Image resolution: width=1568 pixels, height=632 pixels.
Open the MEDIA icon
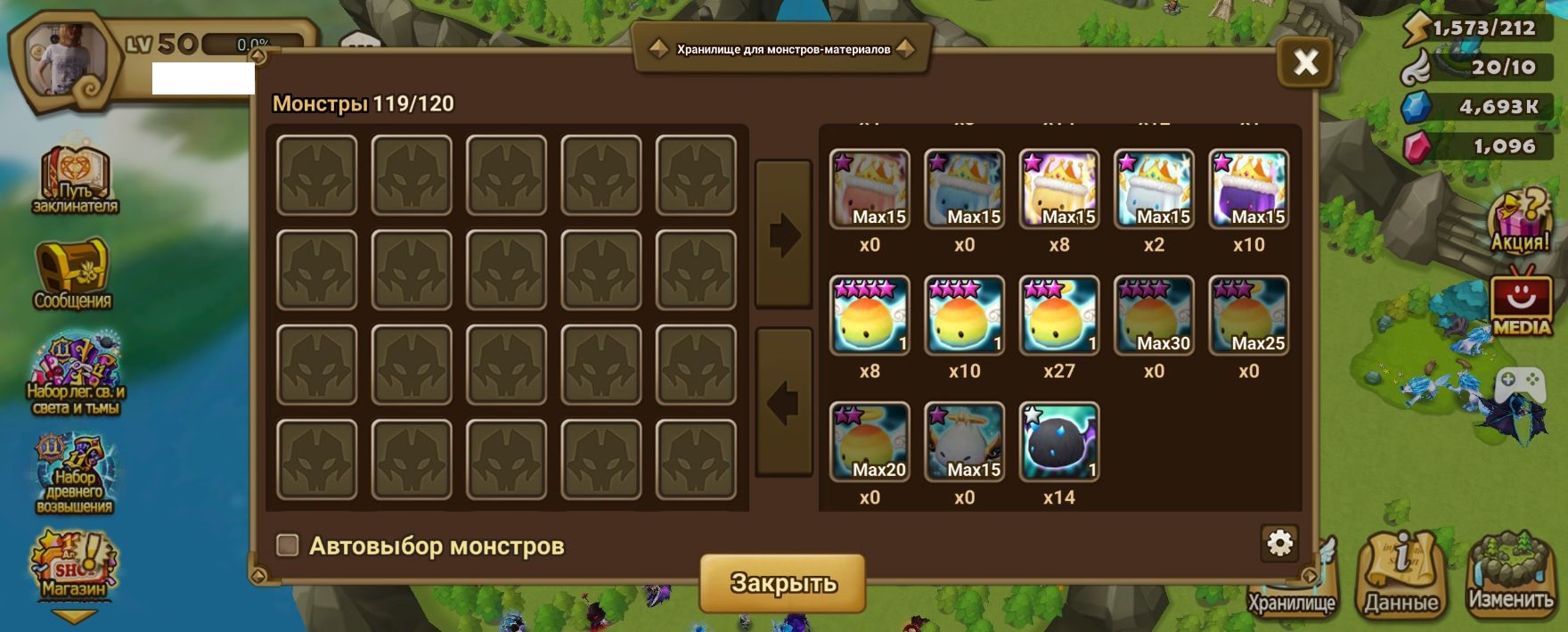coord(1521,303)
